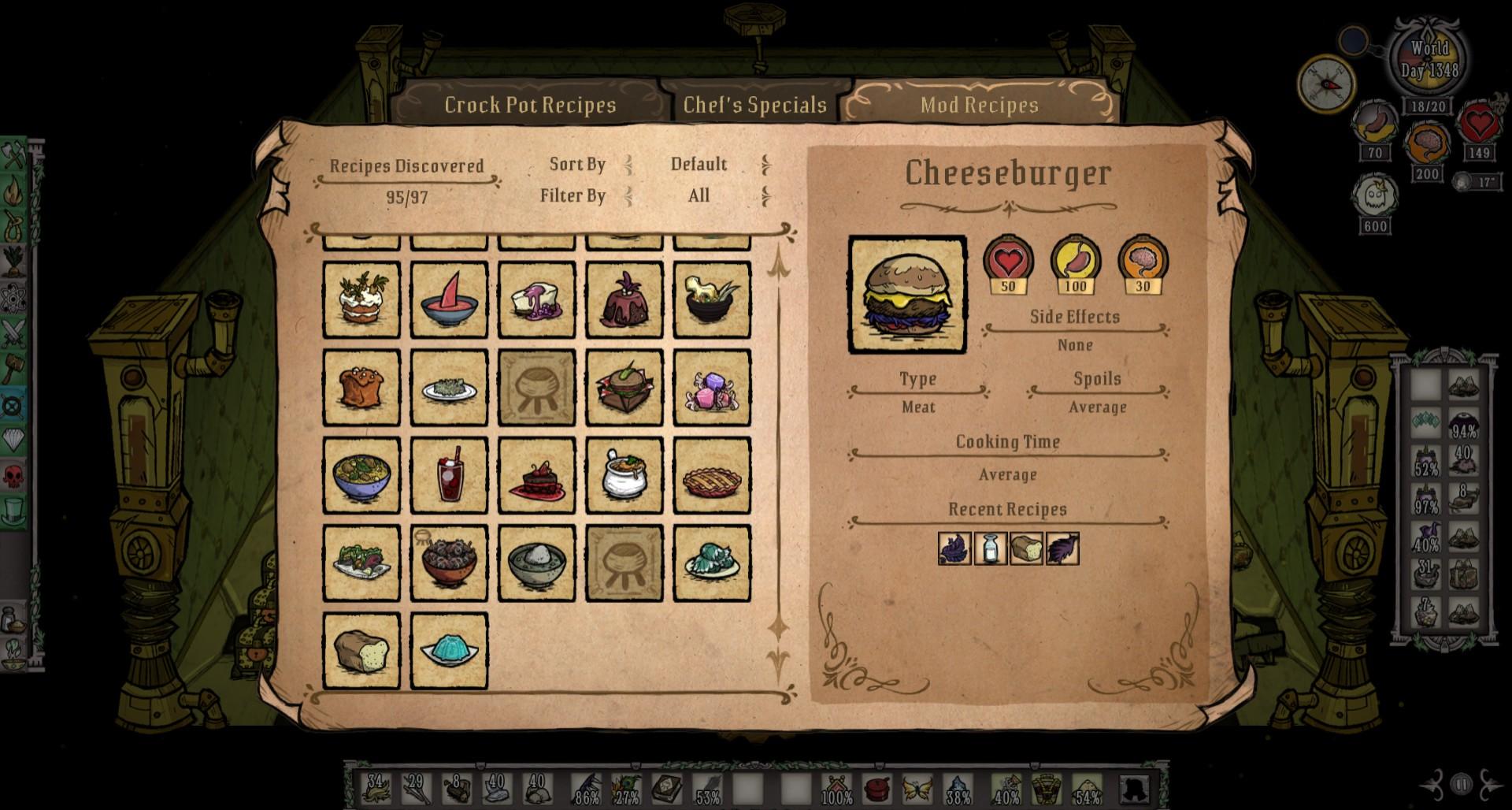Switch to the Crock Pot Recipes tab

pyautogui.click(x=529, y=105)
